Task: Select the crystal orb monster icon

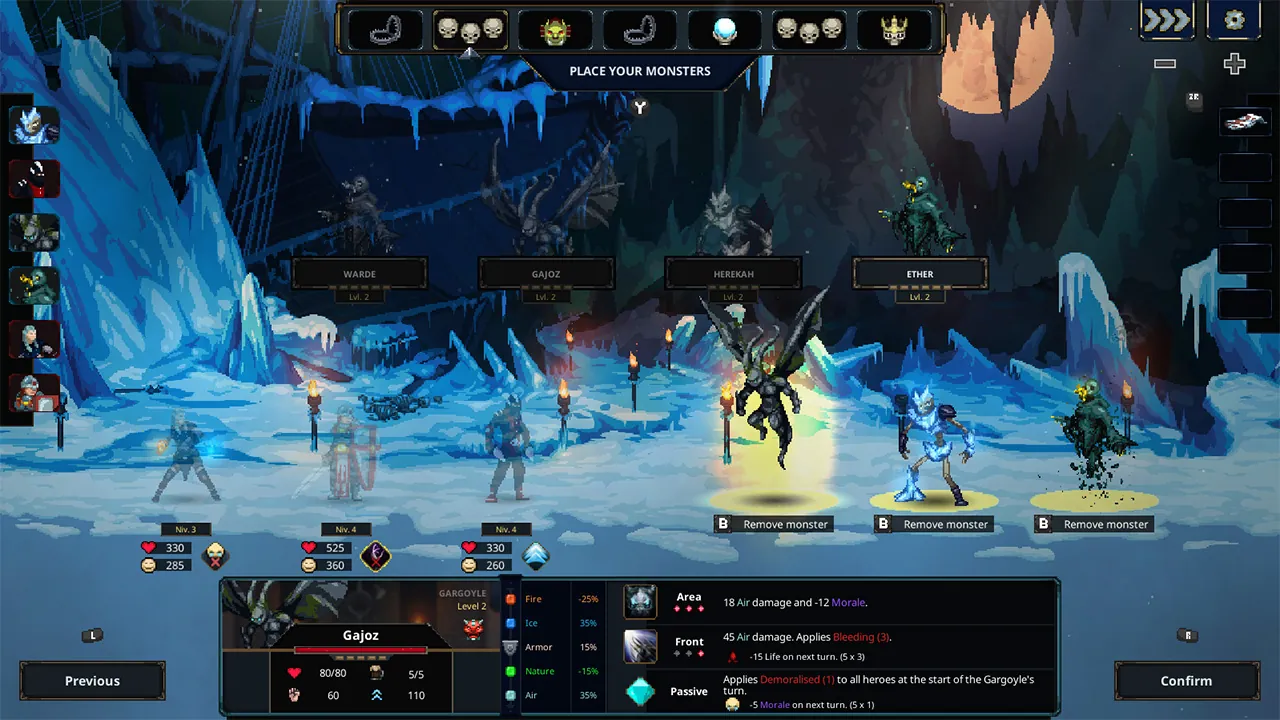Action: coord(724,30)
